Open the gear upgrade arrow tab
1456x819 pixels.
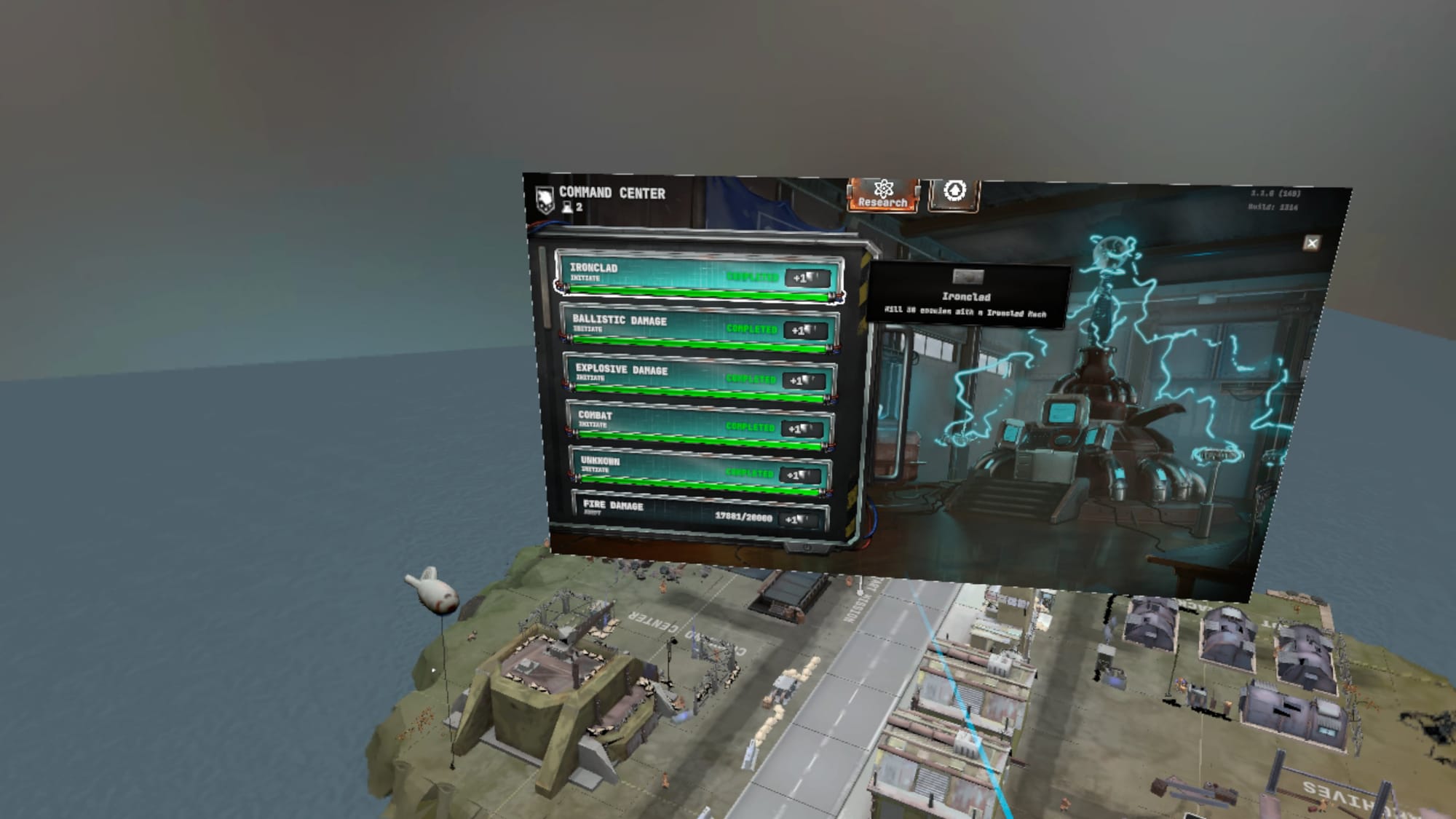click(954, 193)
